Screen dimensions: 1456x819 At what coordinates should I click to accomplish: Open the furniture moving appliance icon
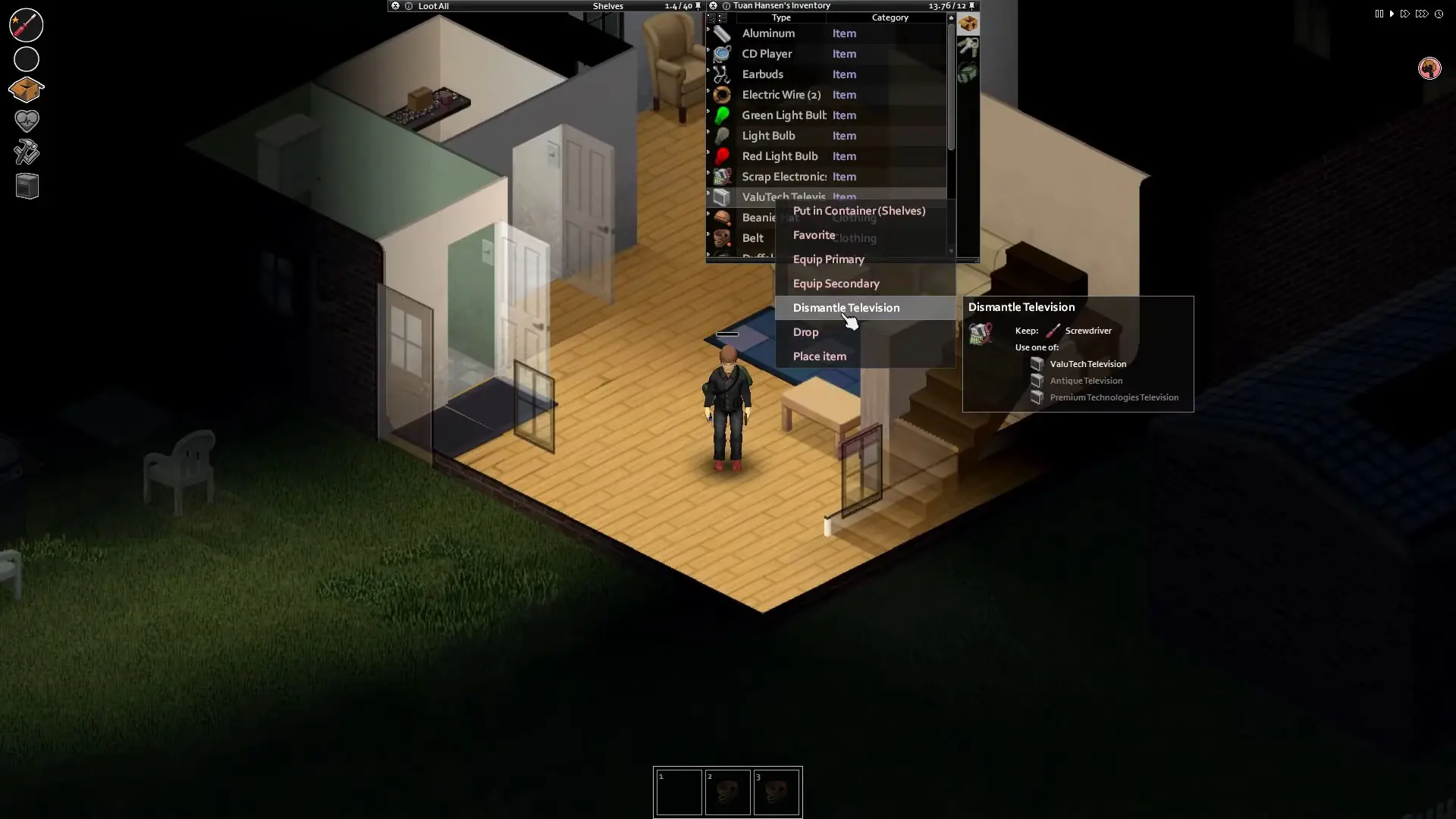26,186
